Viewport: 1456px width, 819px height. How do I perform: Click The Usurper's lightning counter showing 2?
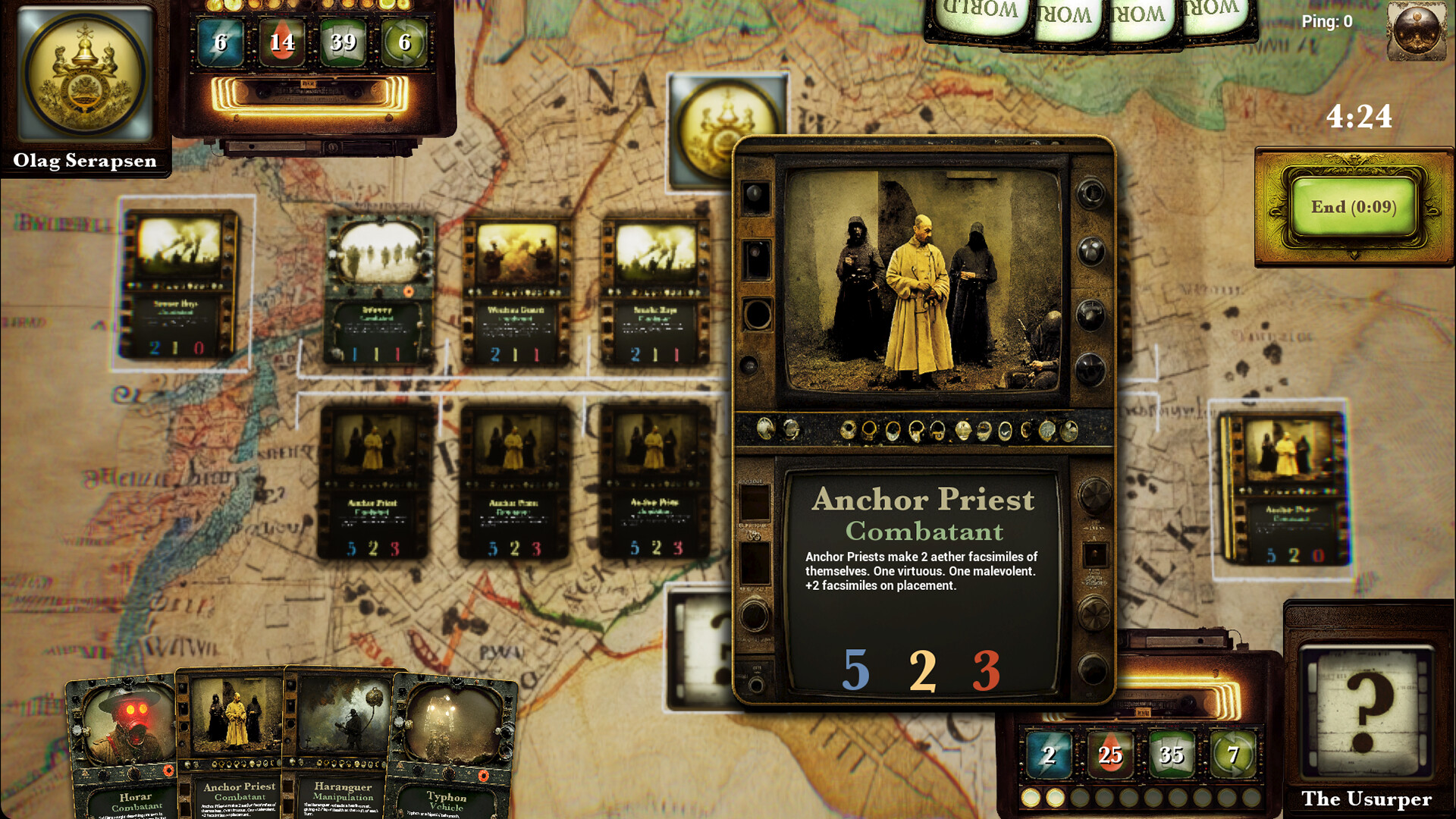tap(1050, 755)
